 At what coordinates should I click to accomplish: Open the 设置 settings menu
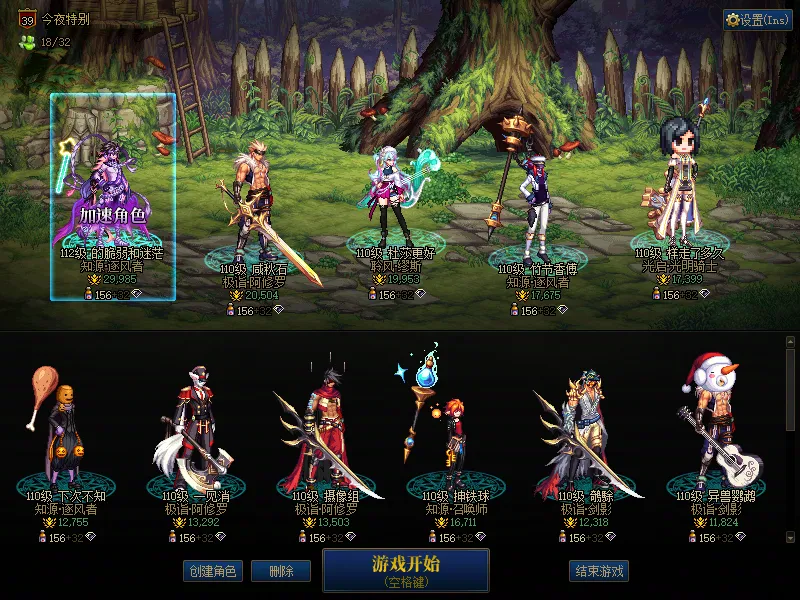coord(757,19)
